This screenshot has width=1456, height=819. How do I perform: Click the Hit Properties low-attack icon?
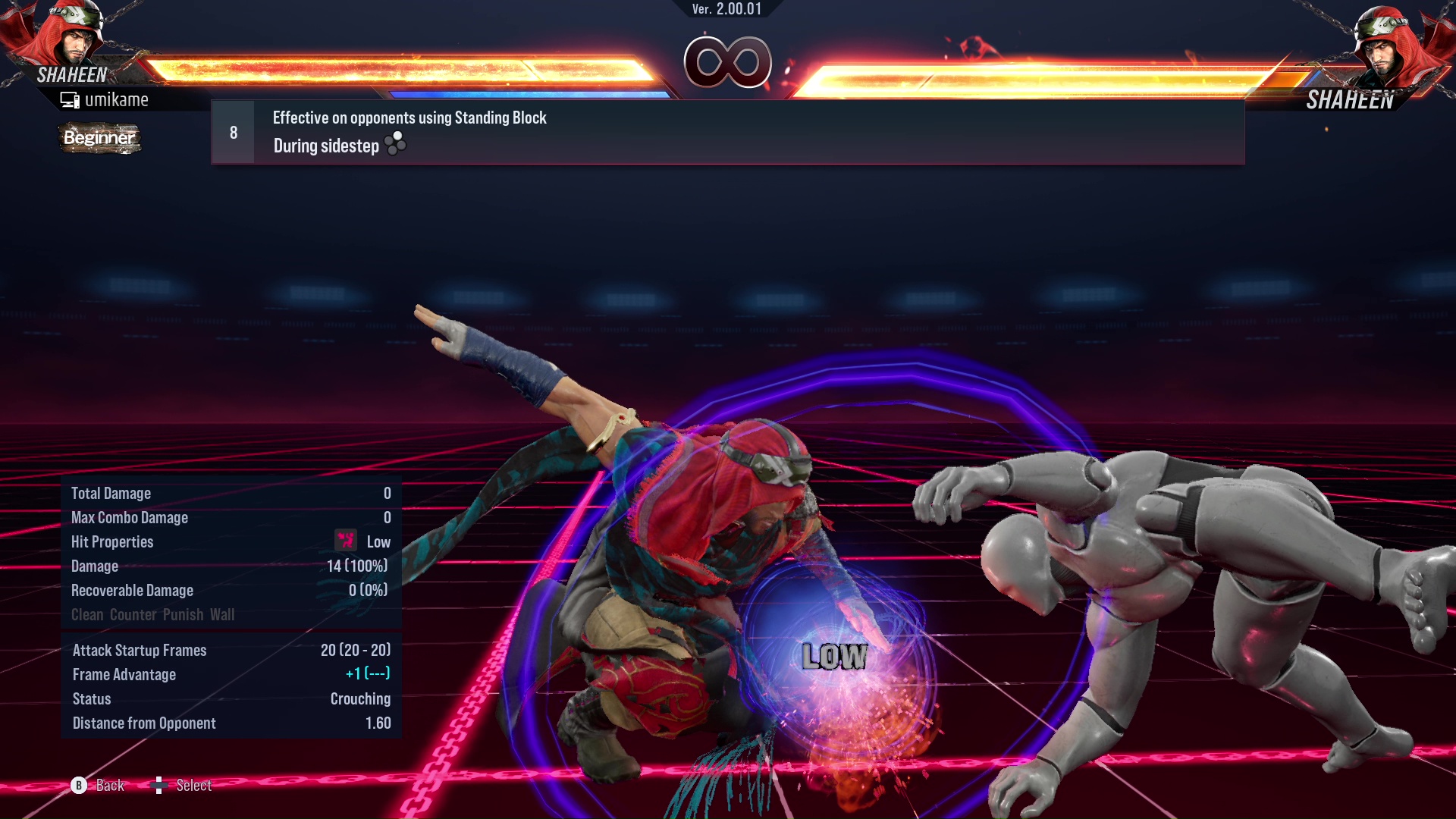345,541
